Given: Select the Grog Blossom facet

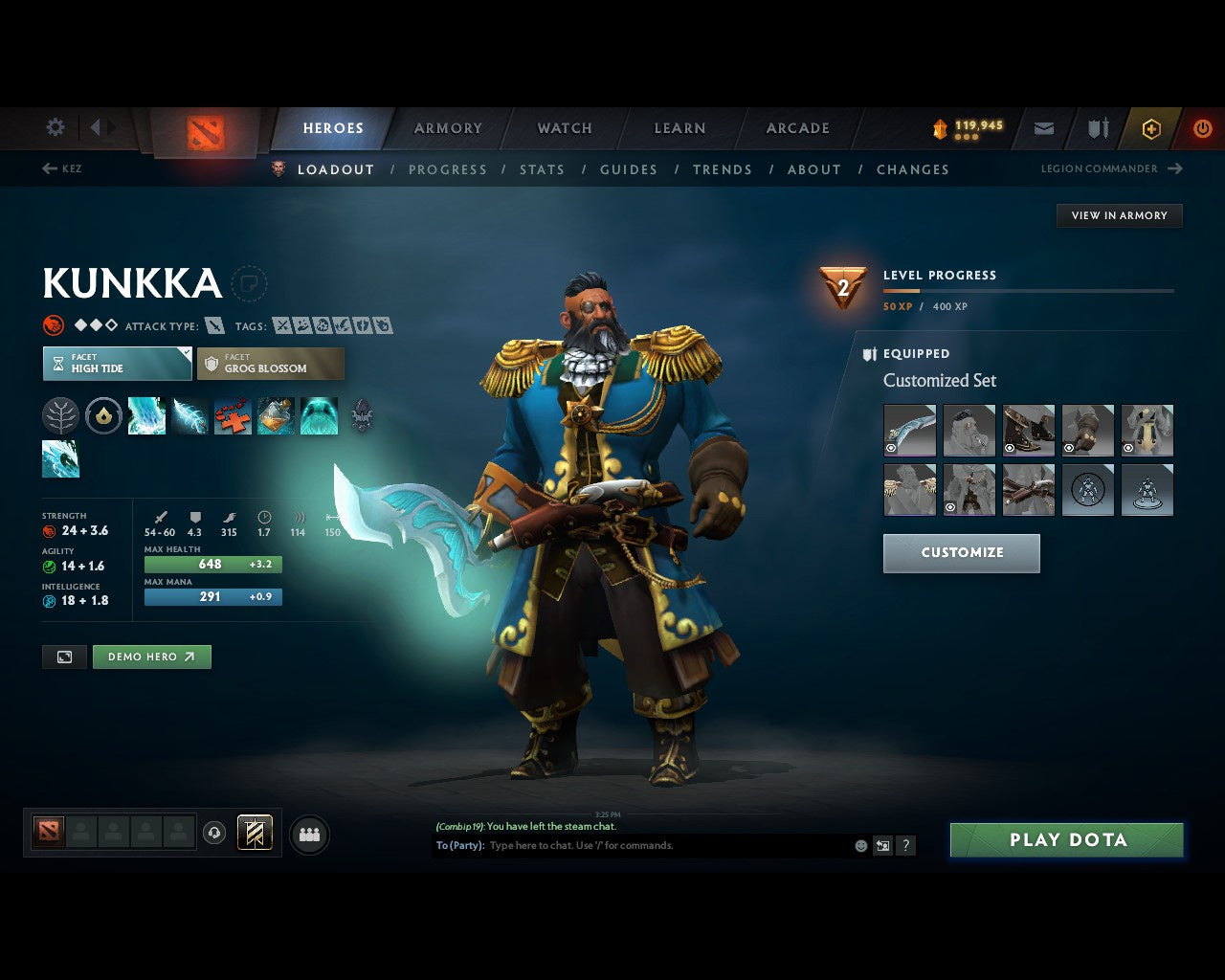Looking at the screenshot, I should [271, 364].
